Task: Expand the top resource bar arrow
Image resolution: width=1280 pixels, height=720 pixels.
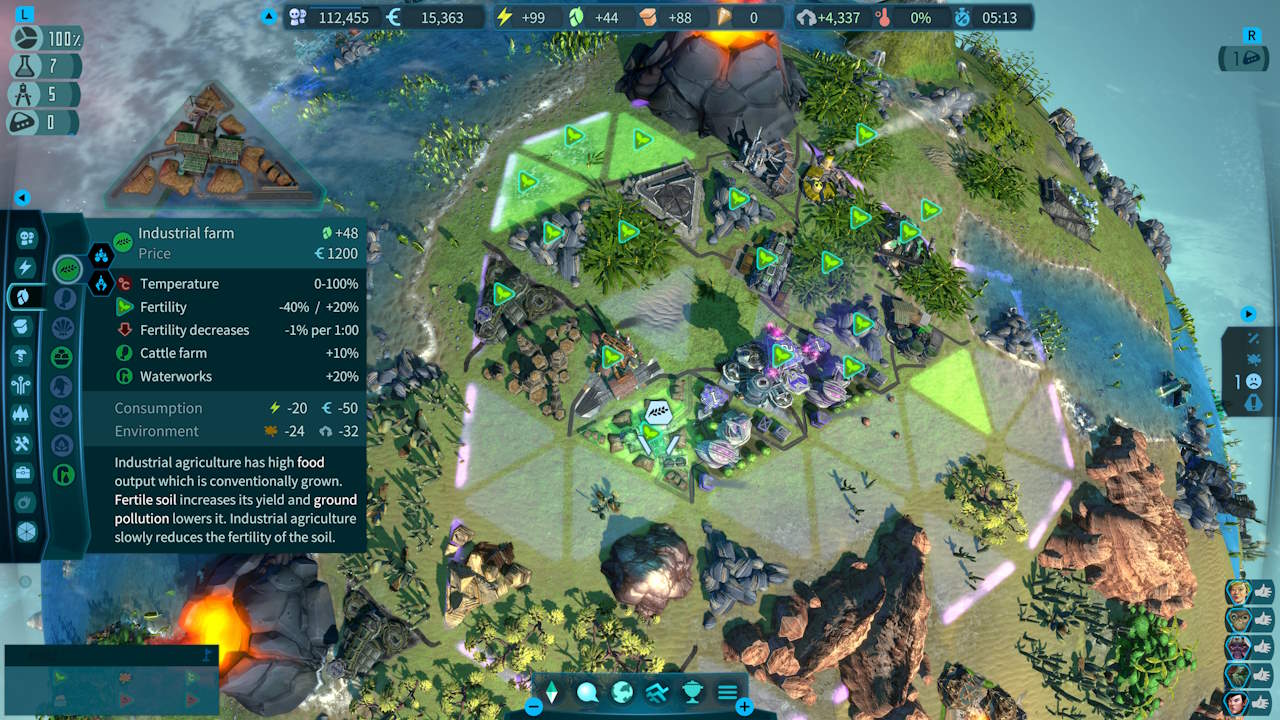Action: click(266, 17)
